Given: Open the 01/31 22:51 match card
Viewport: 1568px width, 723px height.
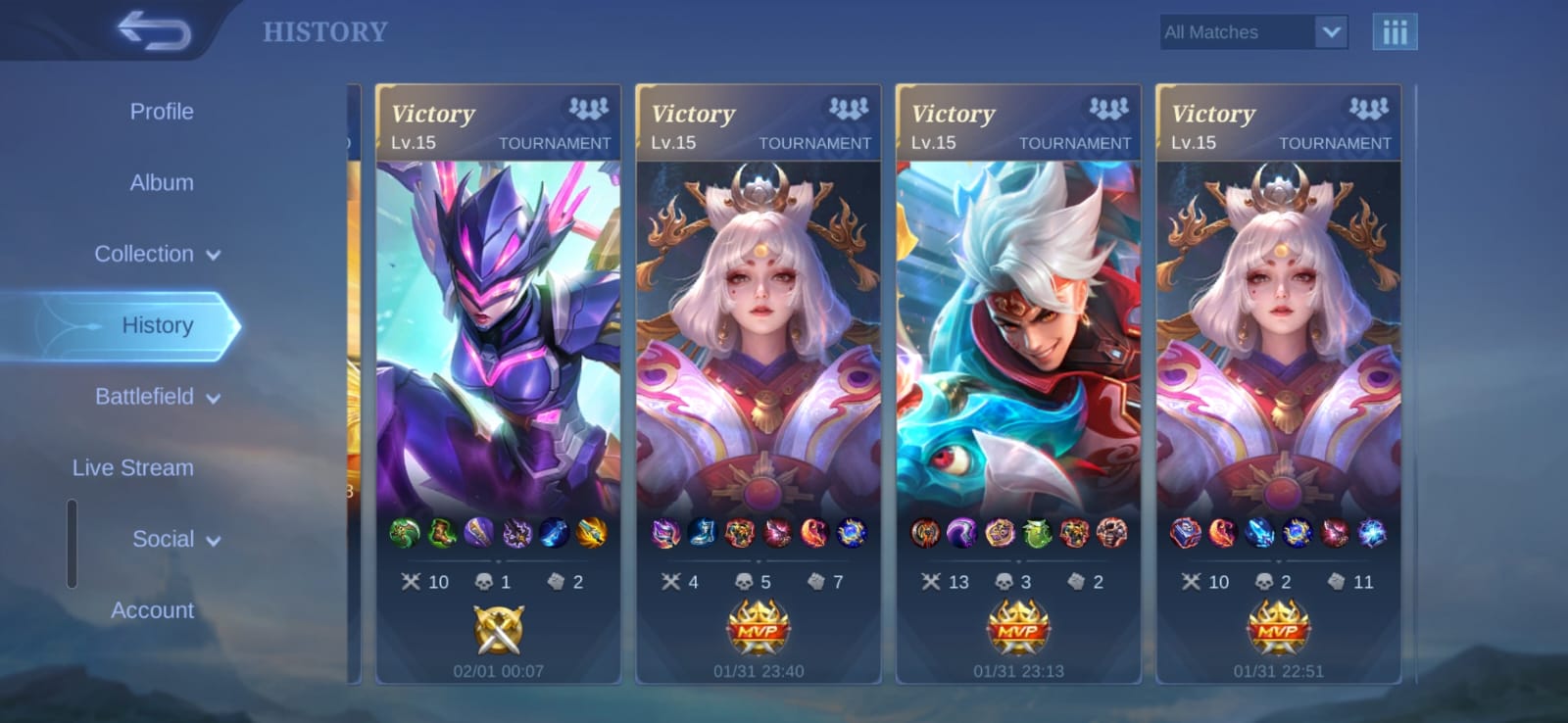Looking at the screenshot, I should pyautogui.click(x=1278, y=383).
